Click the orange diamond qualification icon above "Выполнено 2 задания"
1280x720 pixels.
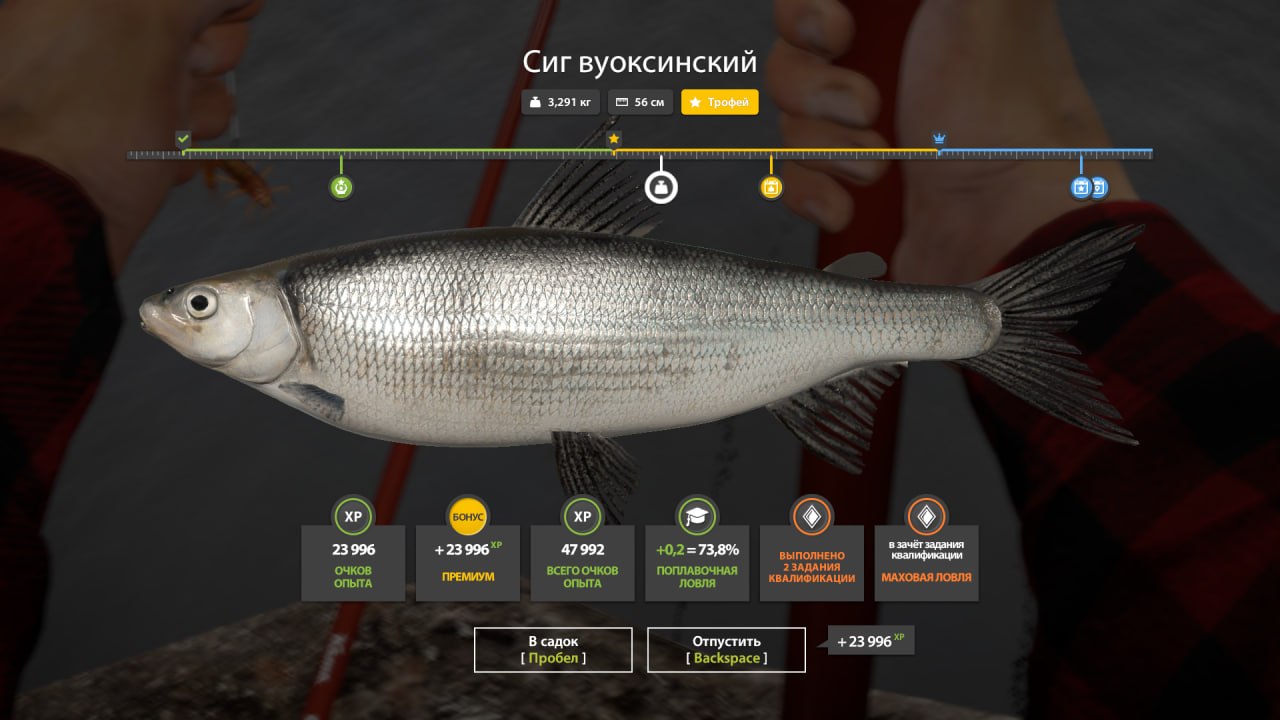tap(811, 517)
